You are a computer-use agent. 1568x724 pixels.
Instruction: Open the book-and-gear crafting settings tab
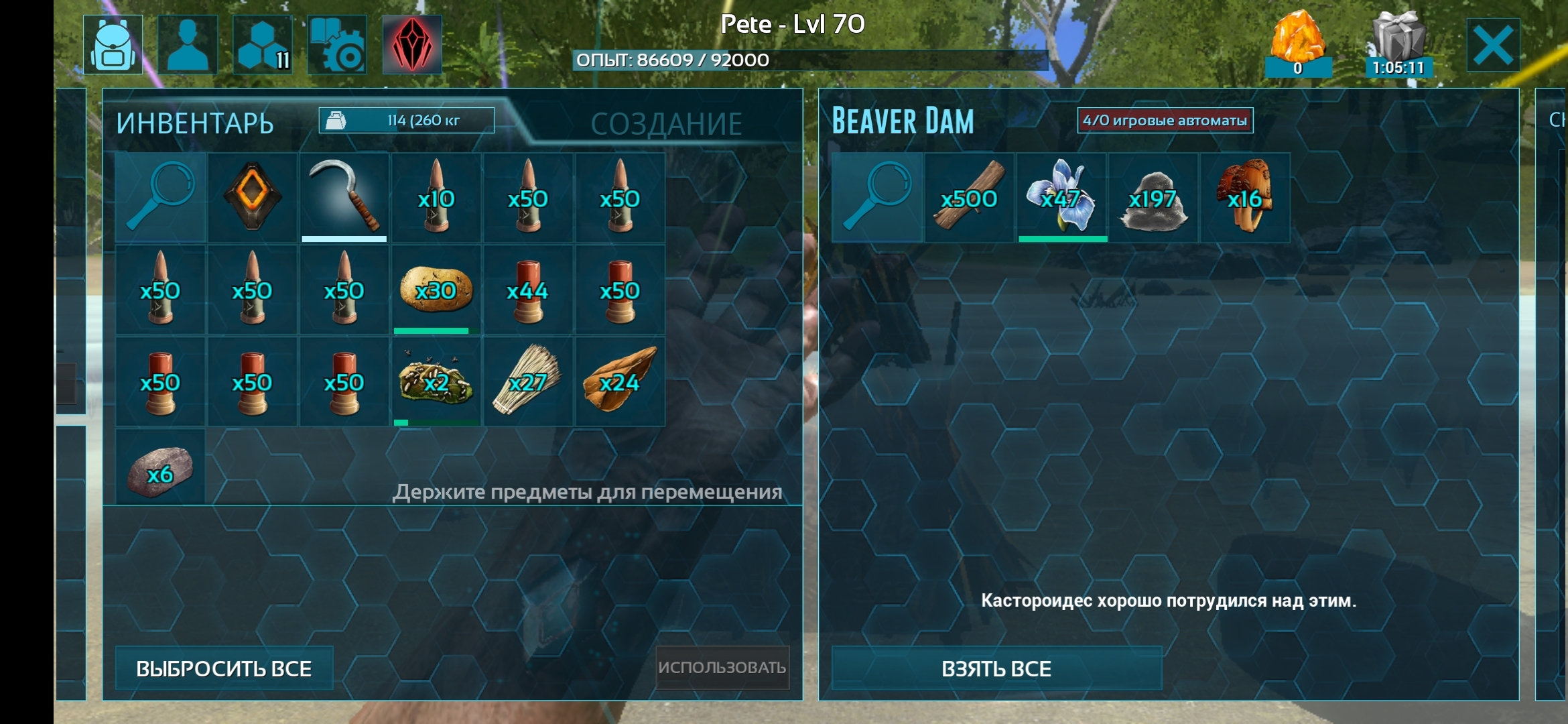[337, 45]
